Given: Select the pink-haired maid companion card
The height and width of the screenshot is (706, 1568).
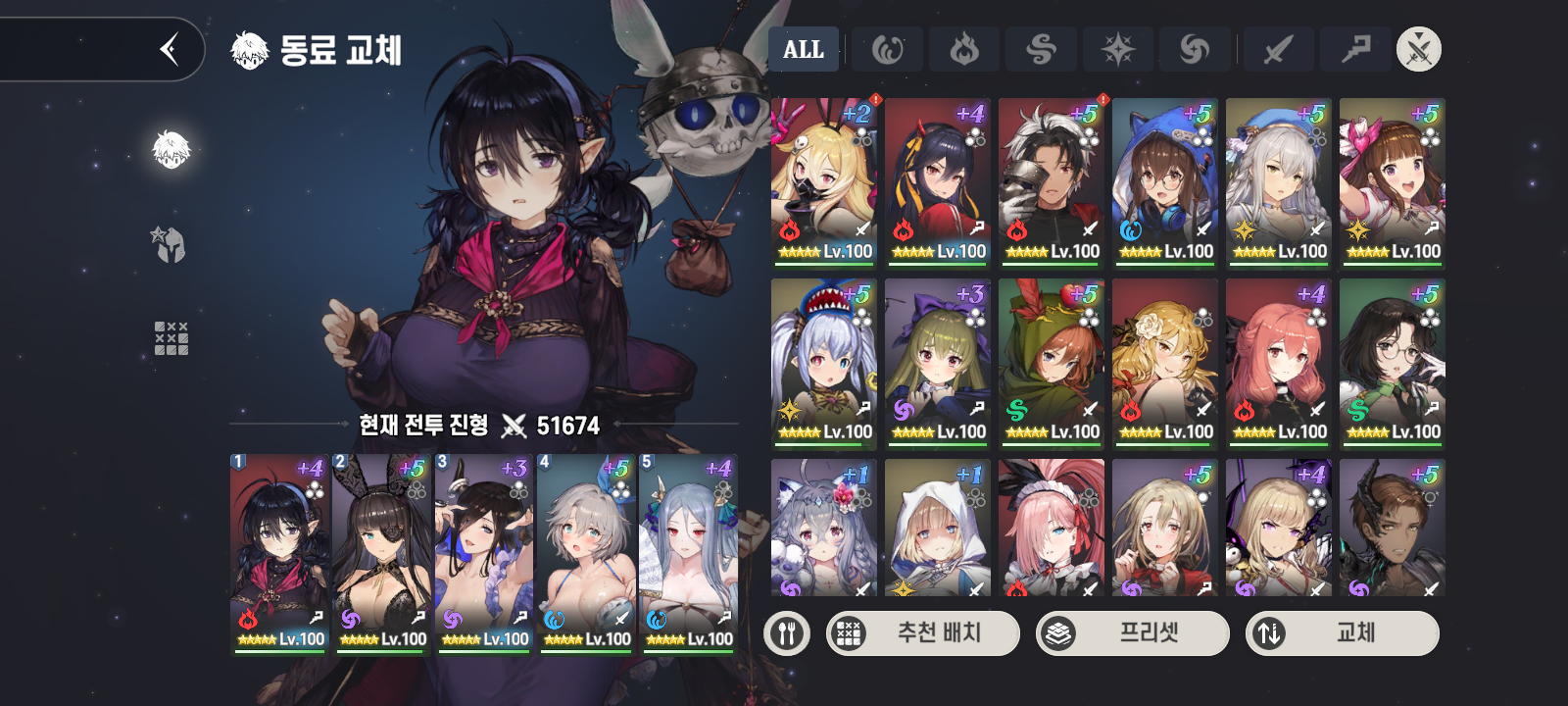Looking at the screenshot, I should tap(1052, 528).
